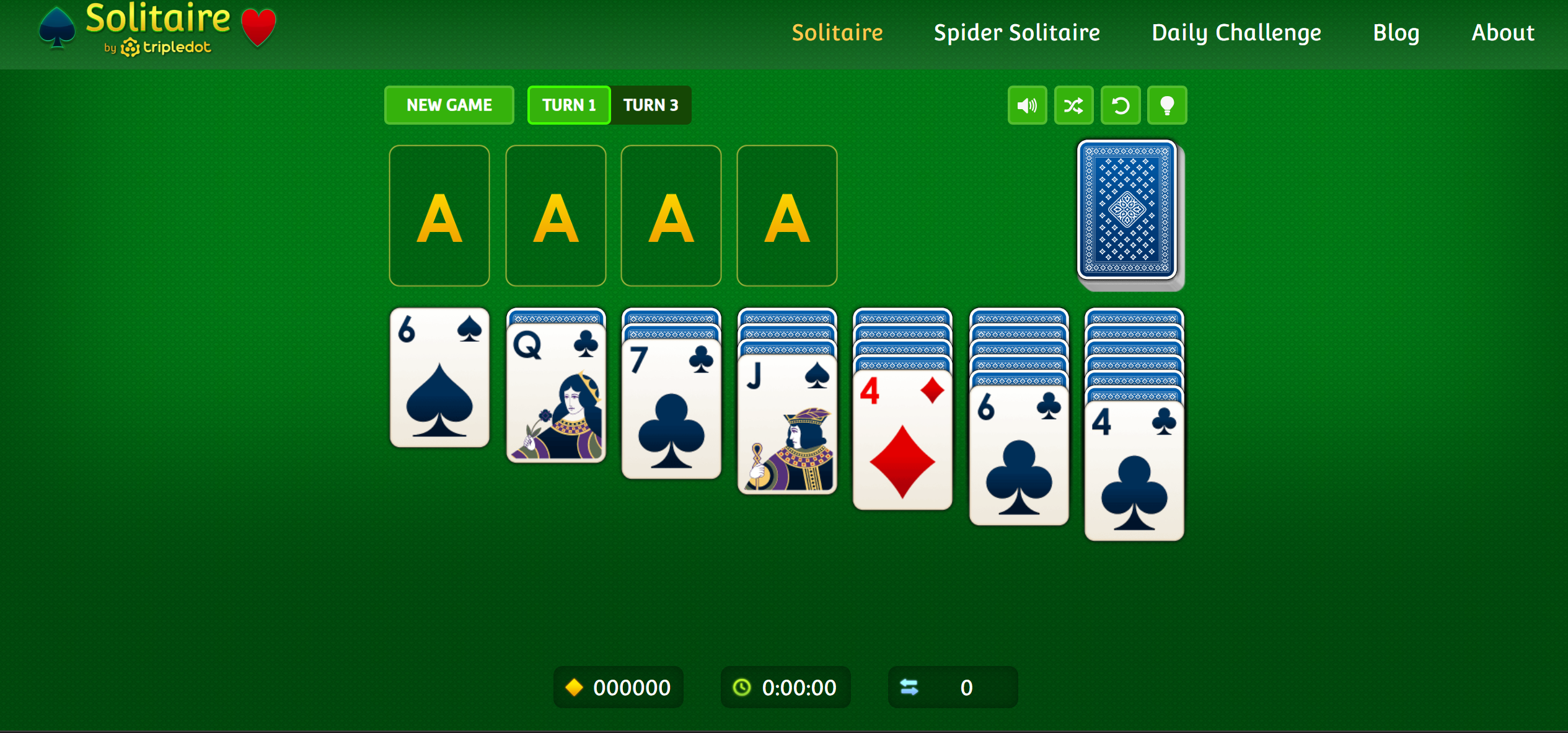Image resolution: width=1568 pixels, height=733 pixels.
Task: Switch to Spider Solitaire
Action: pyautogui.click(x=1016, y=32)
